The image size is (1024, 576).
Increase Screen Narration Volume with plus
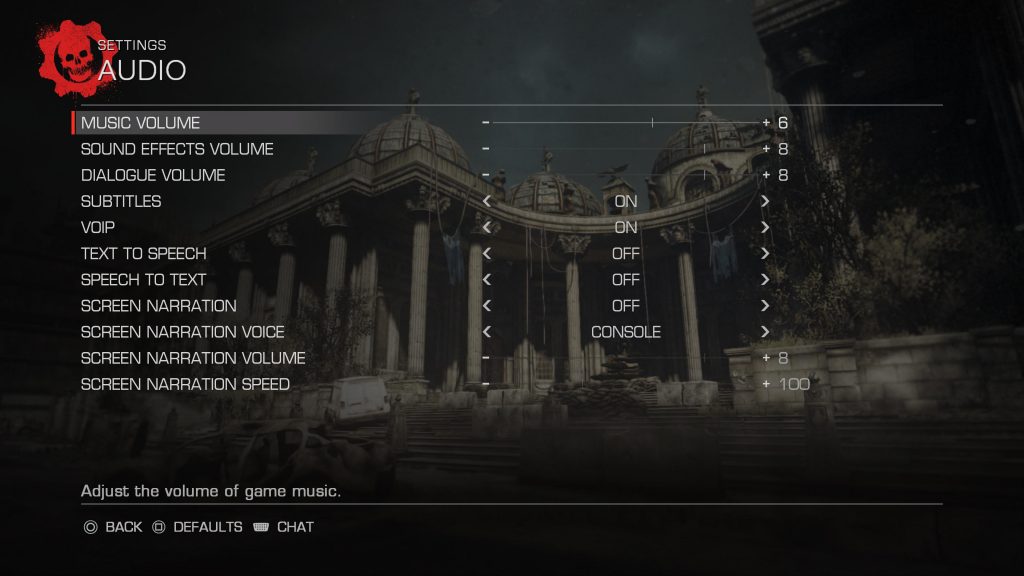click(767, 357)
